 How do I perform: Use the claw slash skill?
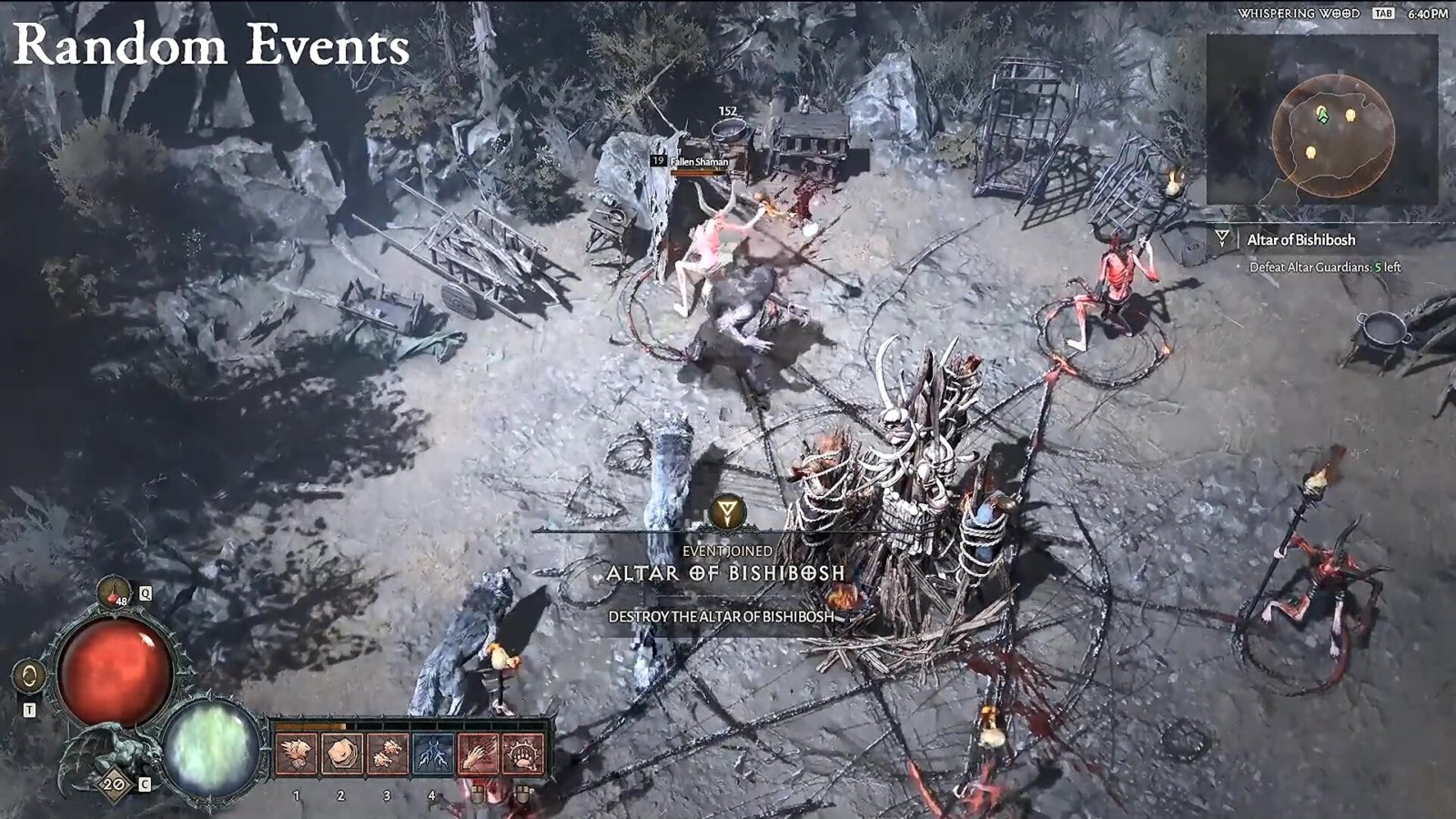[x=478, y=754]
